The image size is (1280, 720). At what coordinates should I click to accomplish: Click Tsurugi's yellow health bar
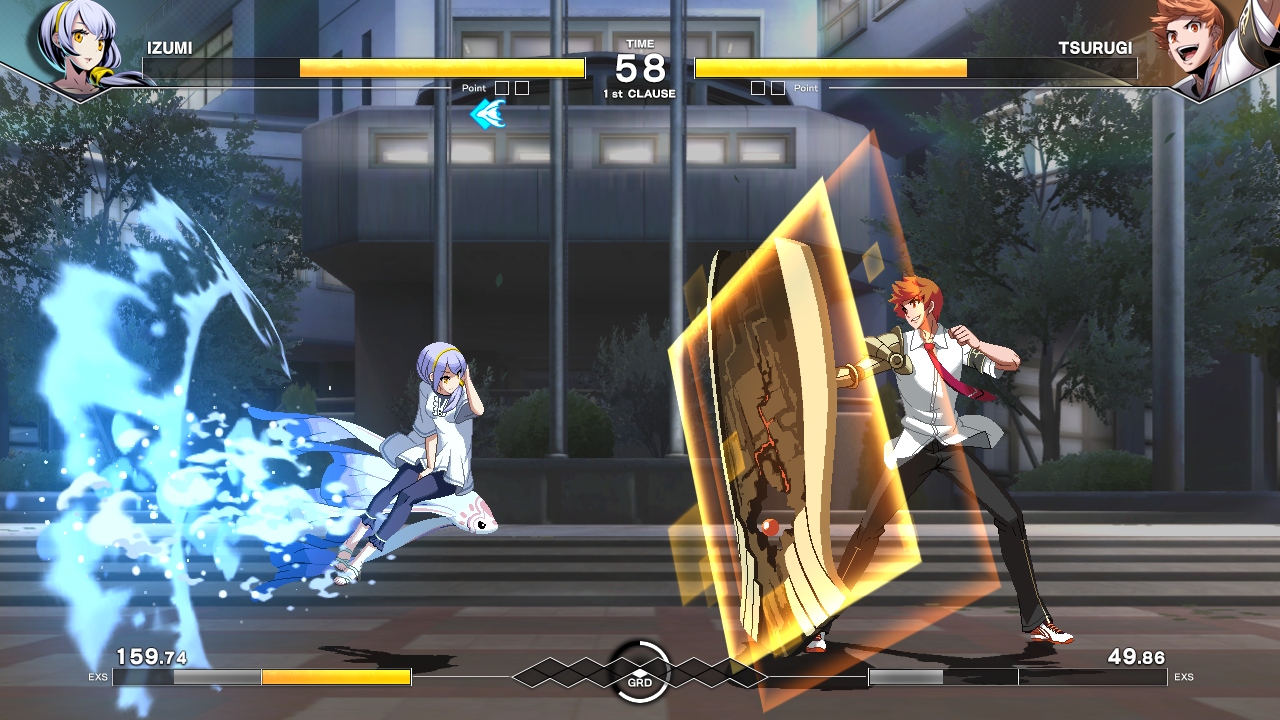pos(830,68)
